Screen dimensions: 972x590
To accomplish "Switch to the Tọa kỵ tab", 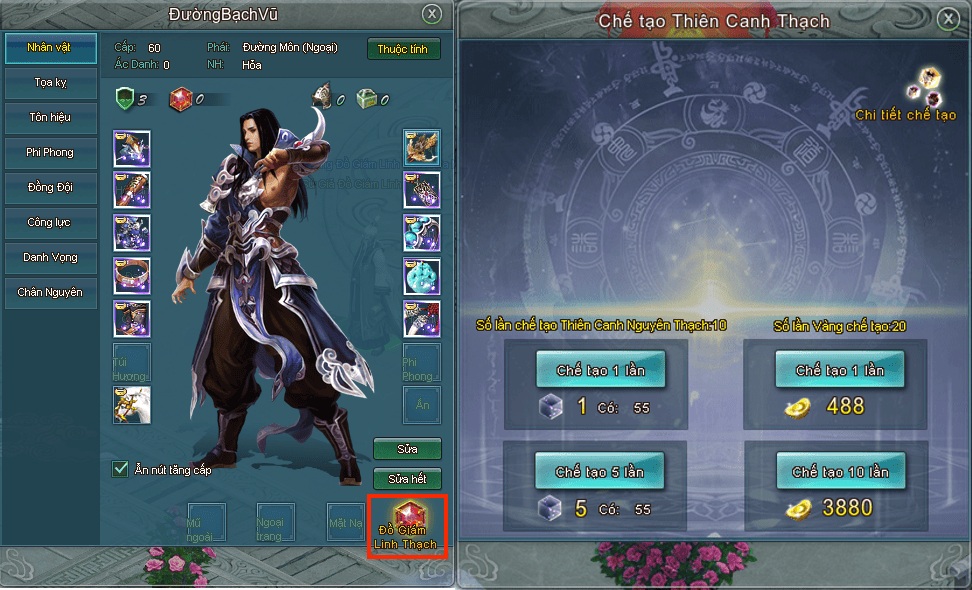I will coord(49,83).
